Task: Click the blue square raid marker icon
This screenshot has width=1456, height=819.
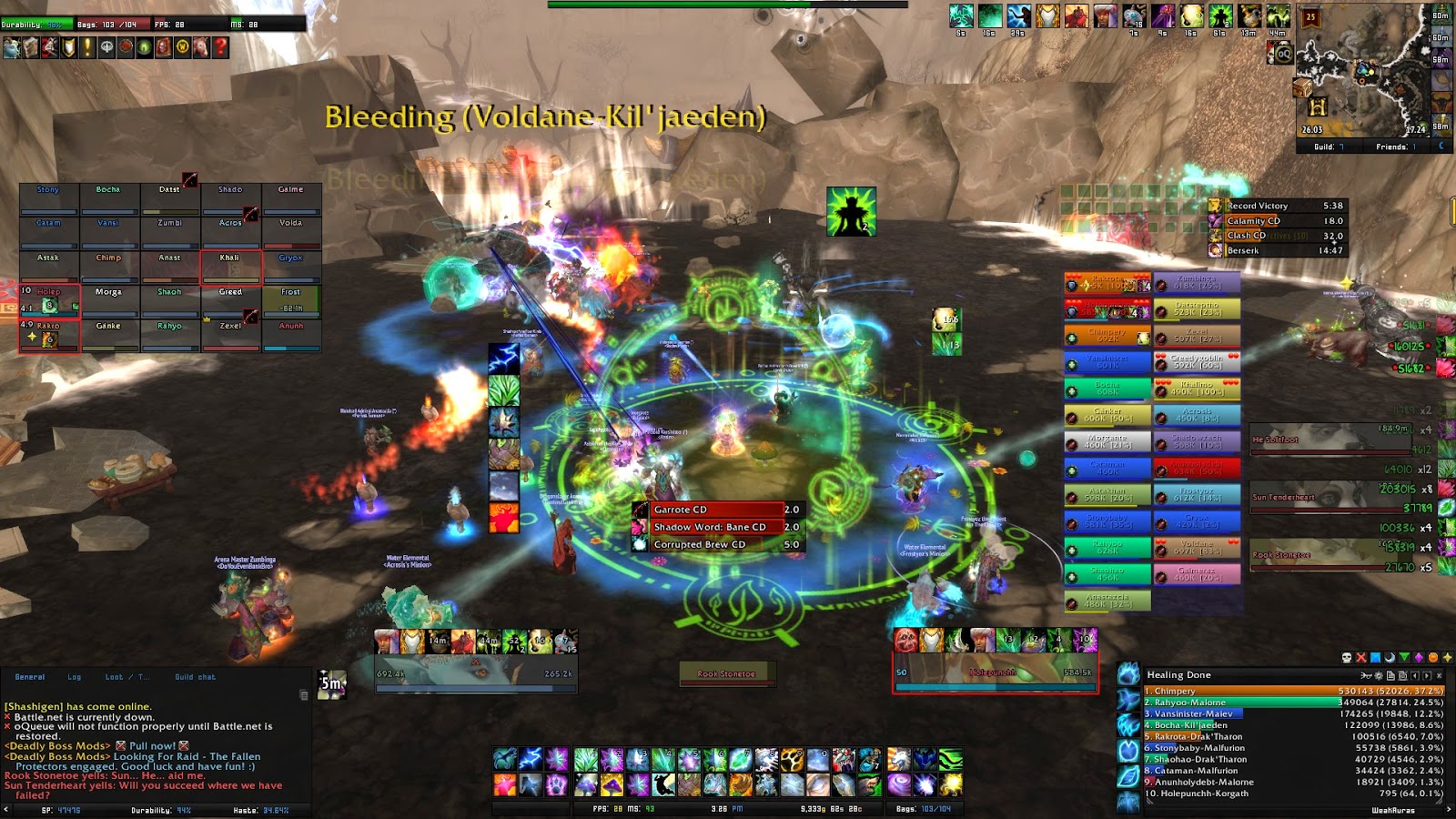Action: (x=1376, y=657)
